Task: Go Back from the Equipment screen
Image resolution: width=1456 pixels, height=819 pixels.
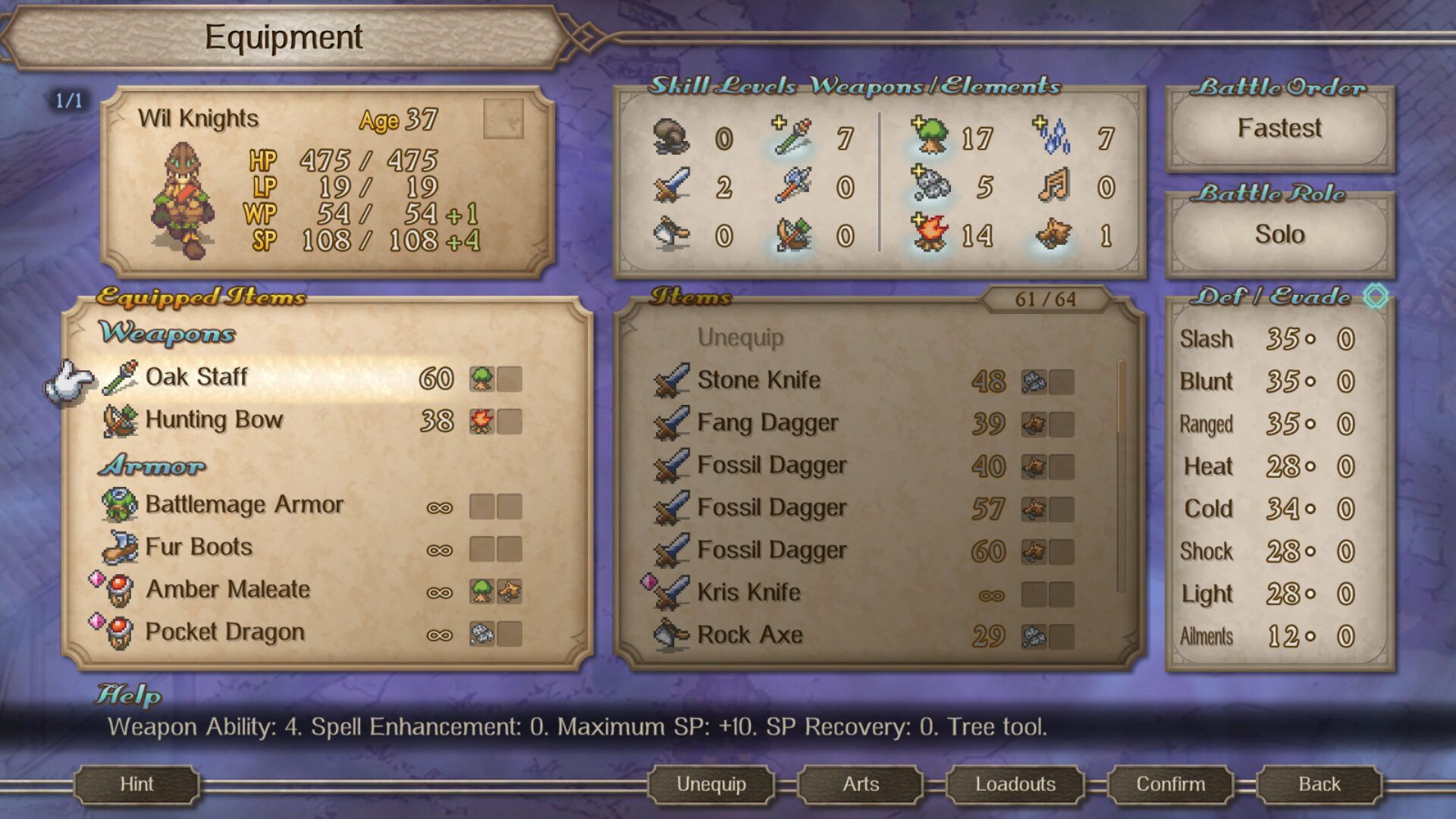Action: pos(1319,784)
